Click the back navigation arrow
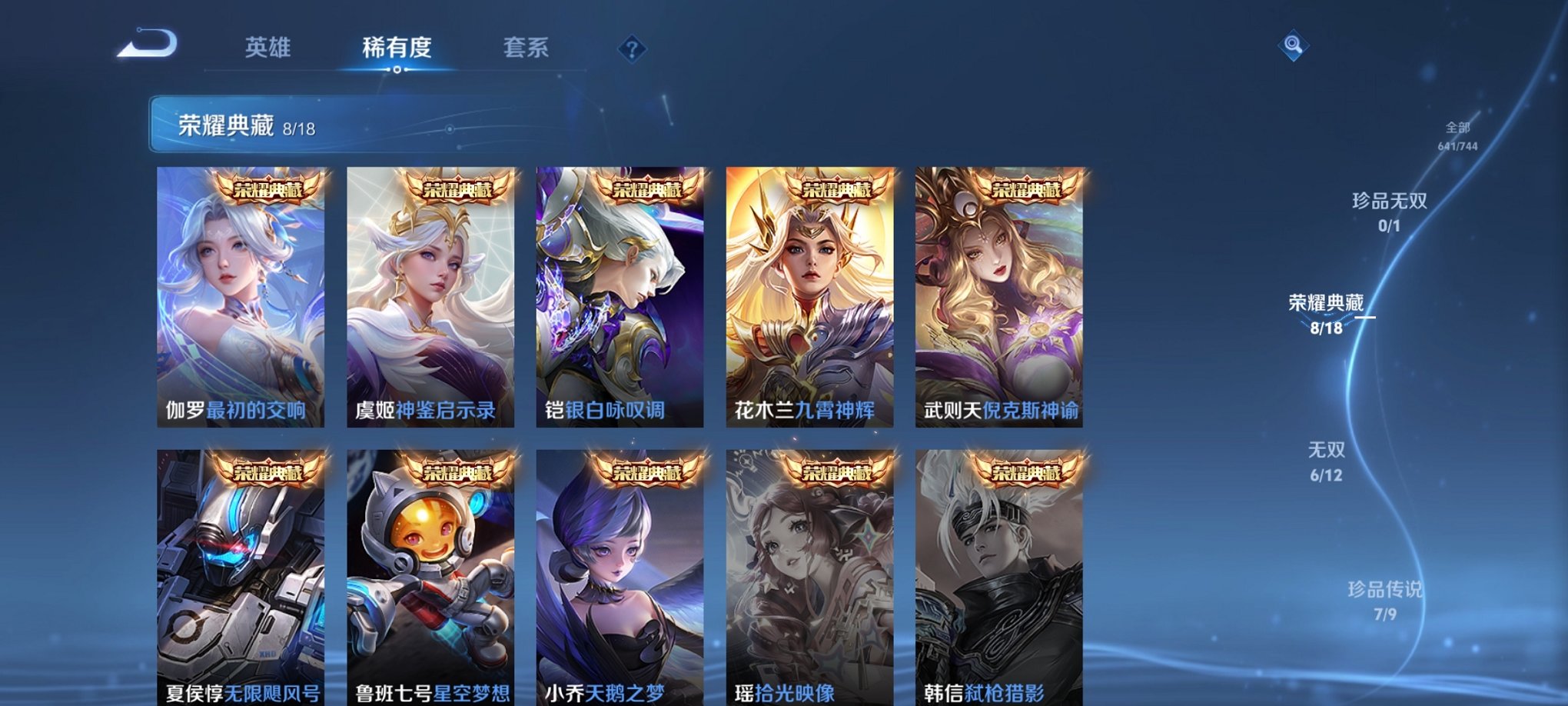The image size is (1568, 706). coord(148,48)
